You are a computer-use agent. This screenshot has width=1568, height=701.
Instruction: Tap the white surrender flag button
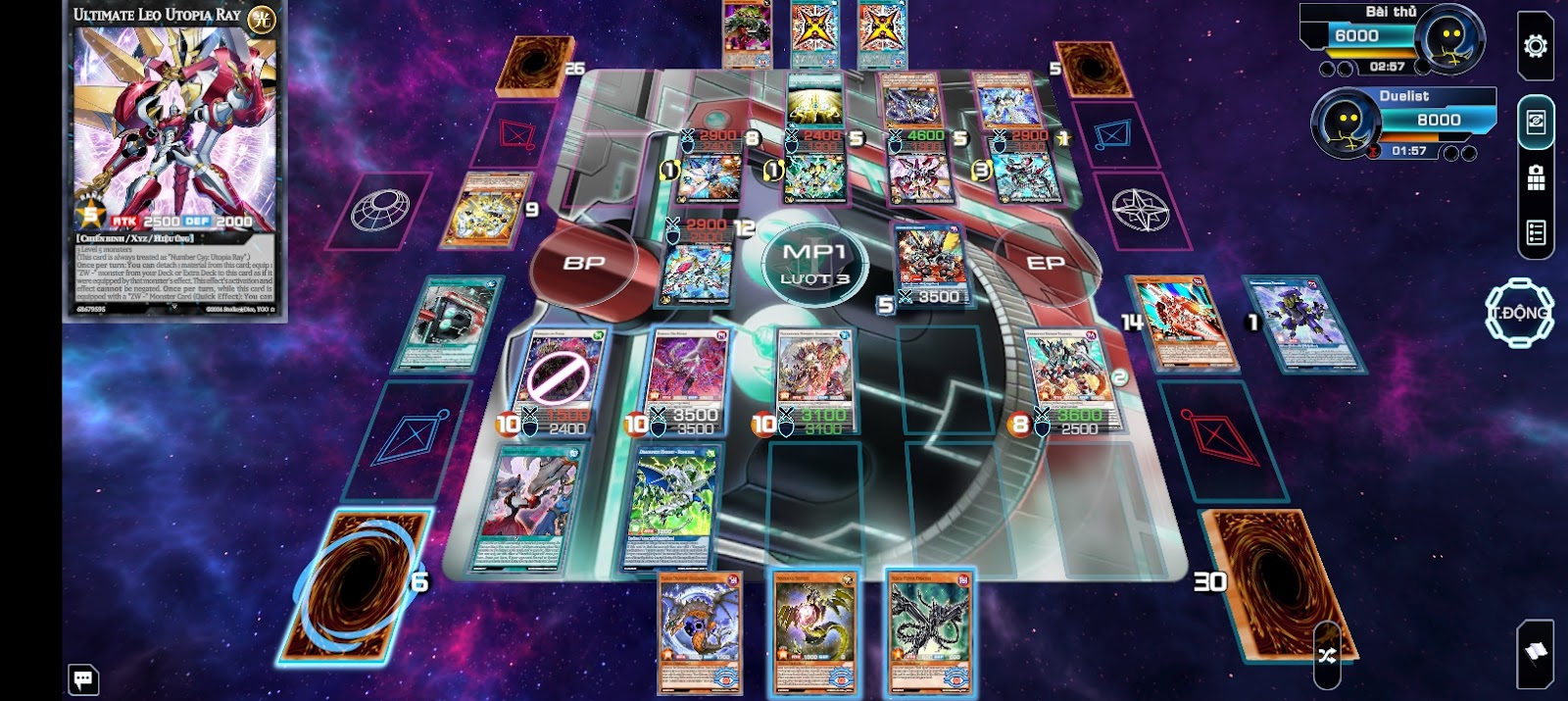1535,651
